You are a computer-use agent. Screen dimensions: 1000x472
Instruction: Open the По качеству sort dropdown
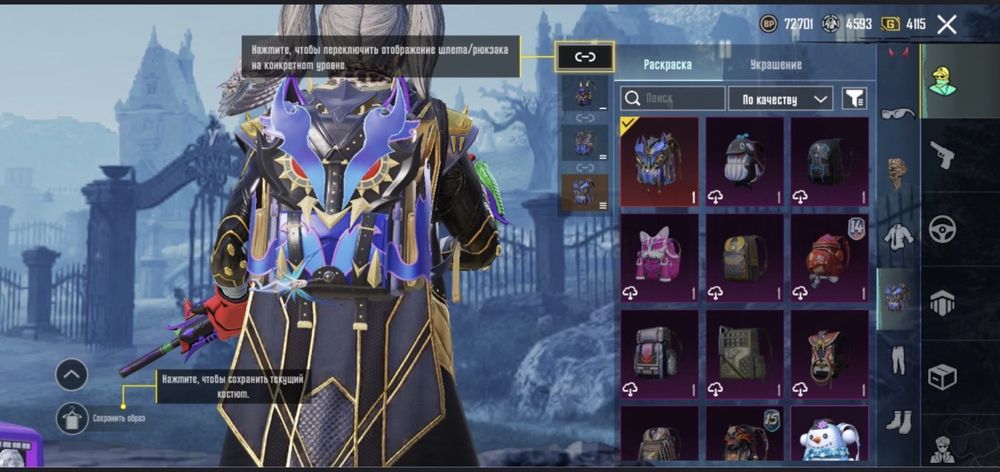(781, 98)
